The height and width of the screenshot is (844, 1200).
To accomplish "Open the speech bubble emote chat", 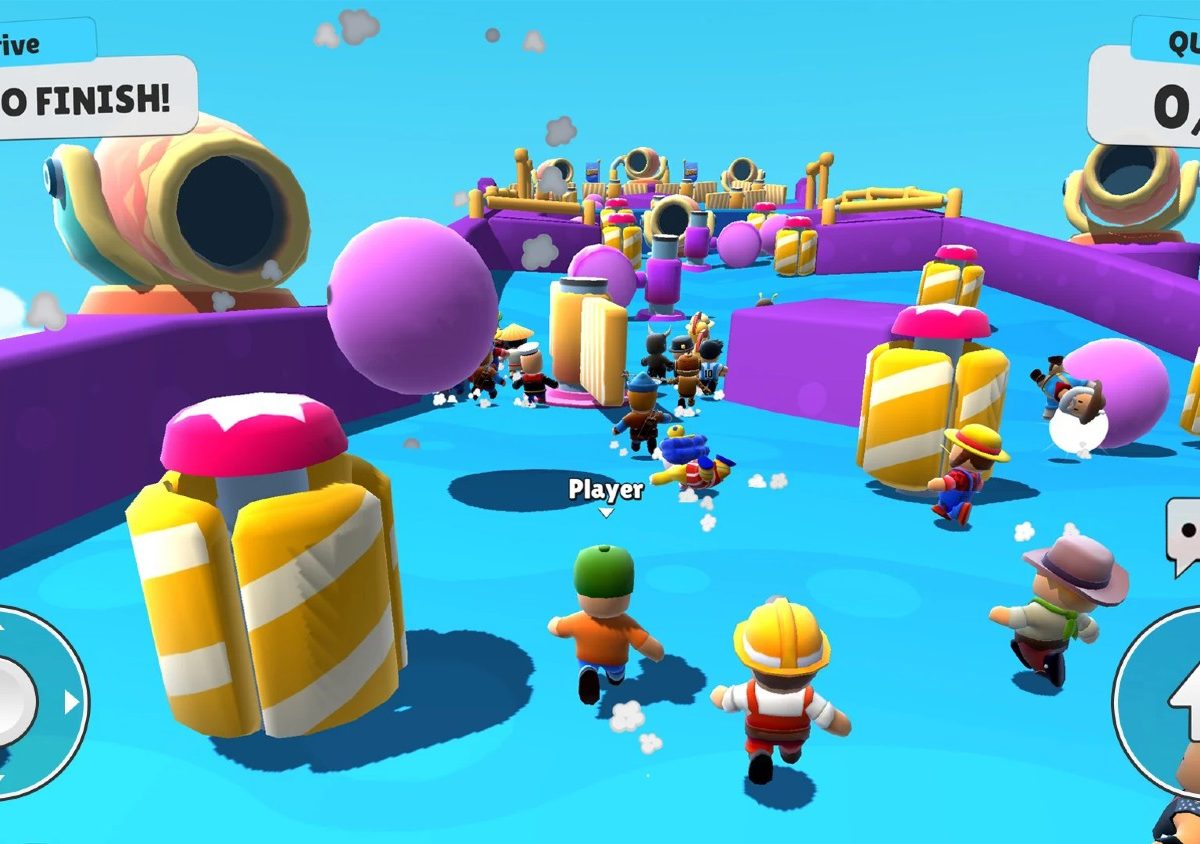I will (x=1184, y=535).
